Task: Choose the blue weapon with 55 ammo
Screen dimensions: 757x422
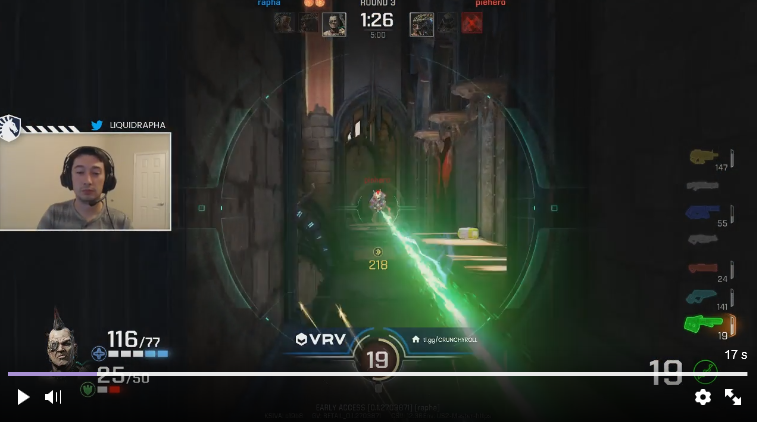Action: tap(704, 212)
